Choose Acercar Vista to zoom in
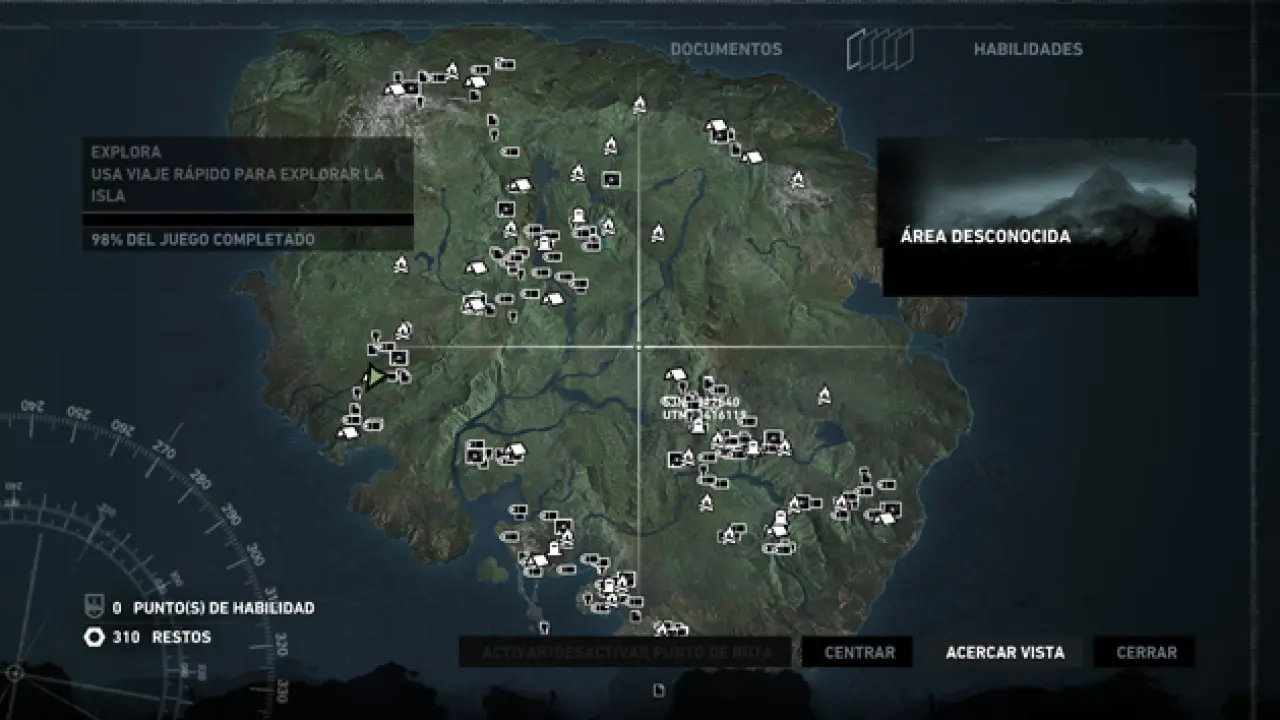 1005,653
